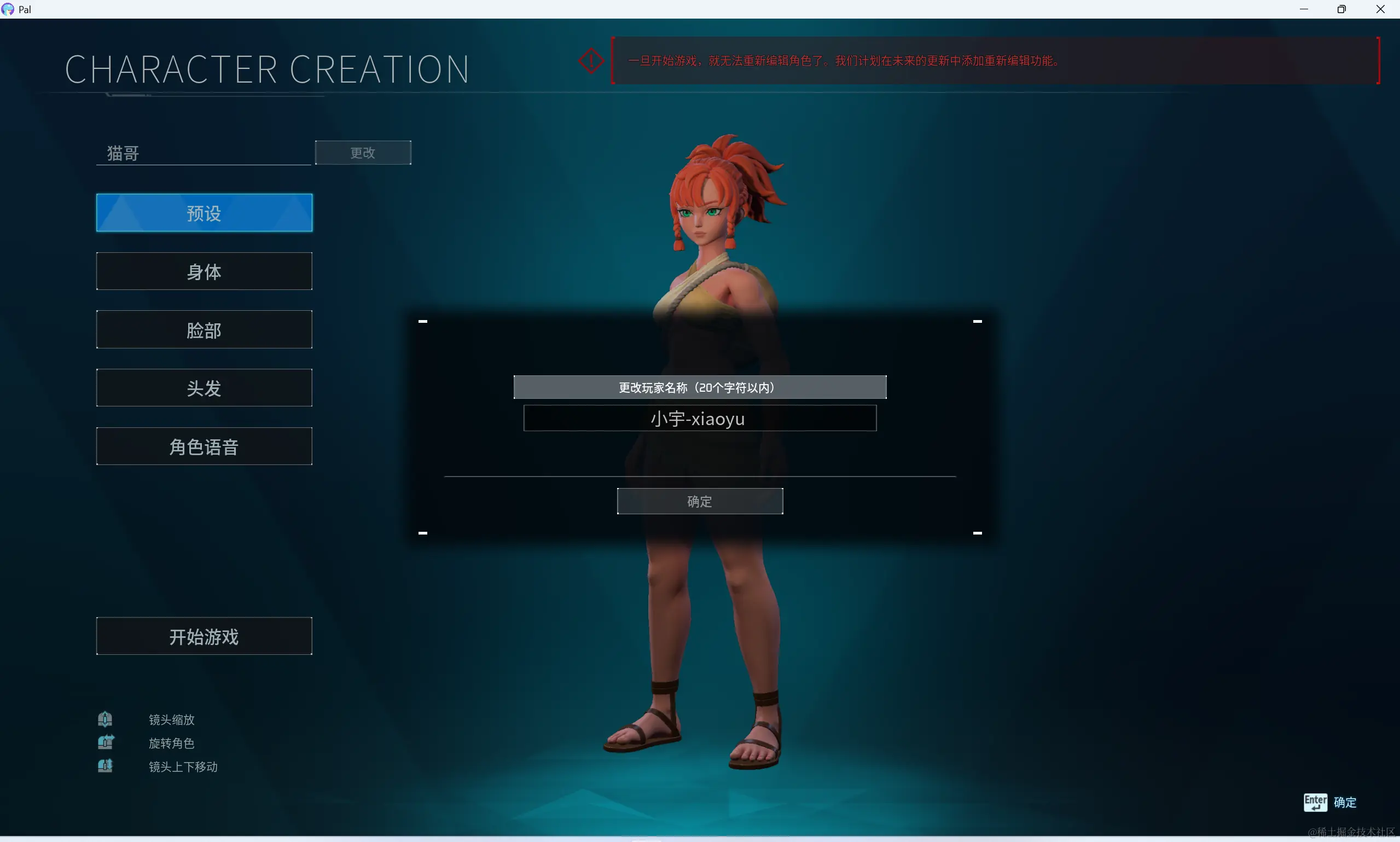
Task: Click the 更改 change button next to name
Action: click(x=363, y=153)
